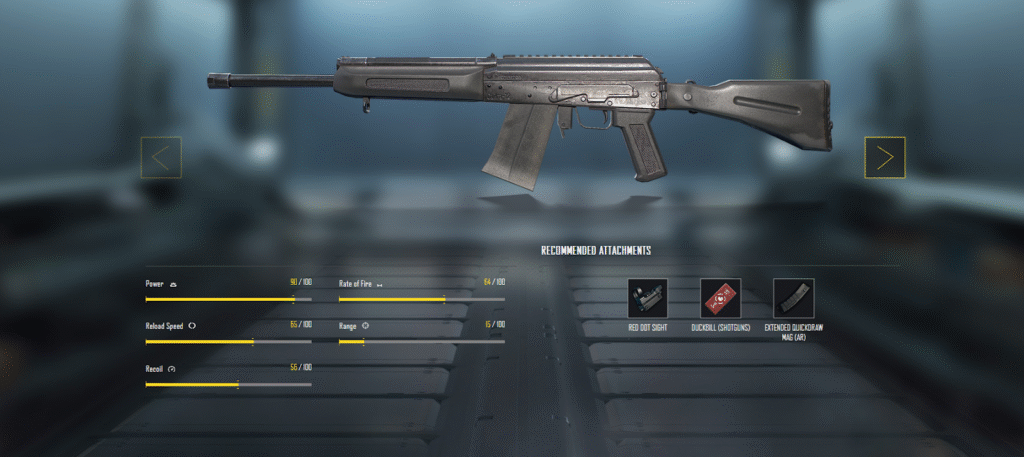This screenshot has height=457, width=1024.
Task: Choose the Duckbill (Shotguns) attachment
Action: [x=720, y=298]
